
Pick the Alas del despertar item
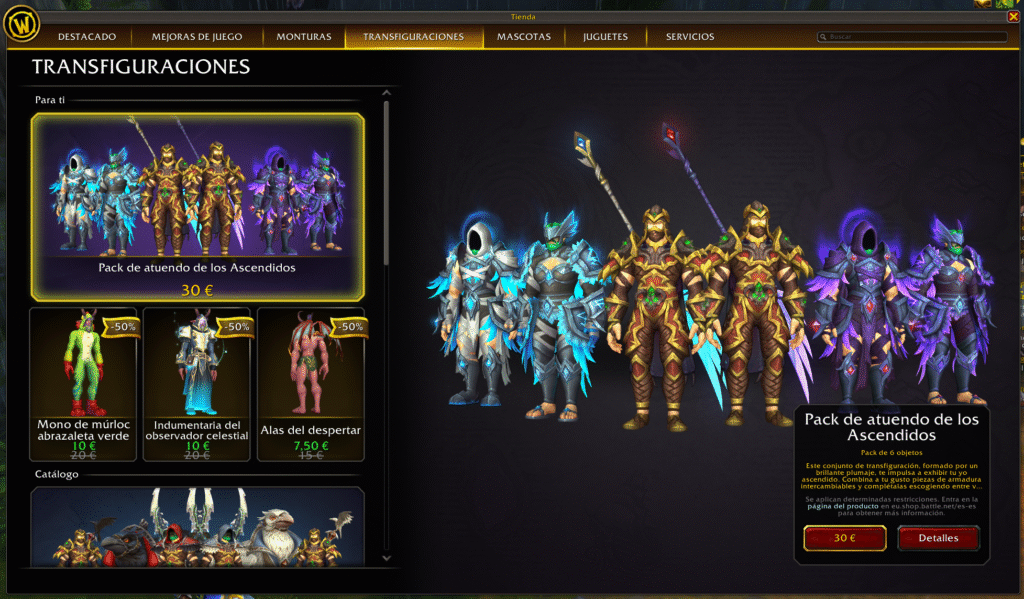pyautogui.click(x=311, y=383)
